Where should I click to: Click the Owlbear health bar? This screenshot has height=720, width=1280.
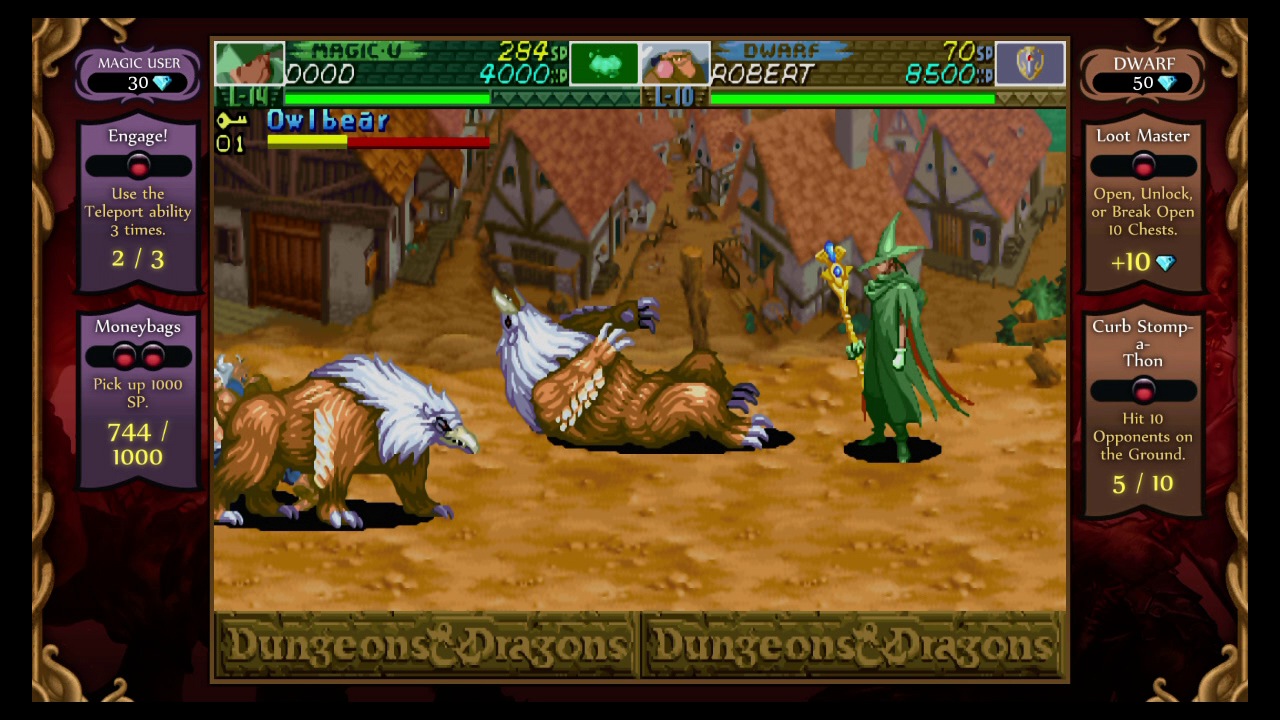(378, 140)
